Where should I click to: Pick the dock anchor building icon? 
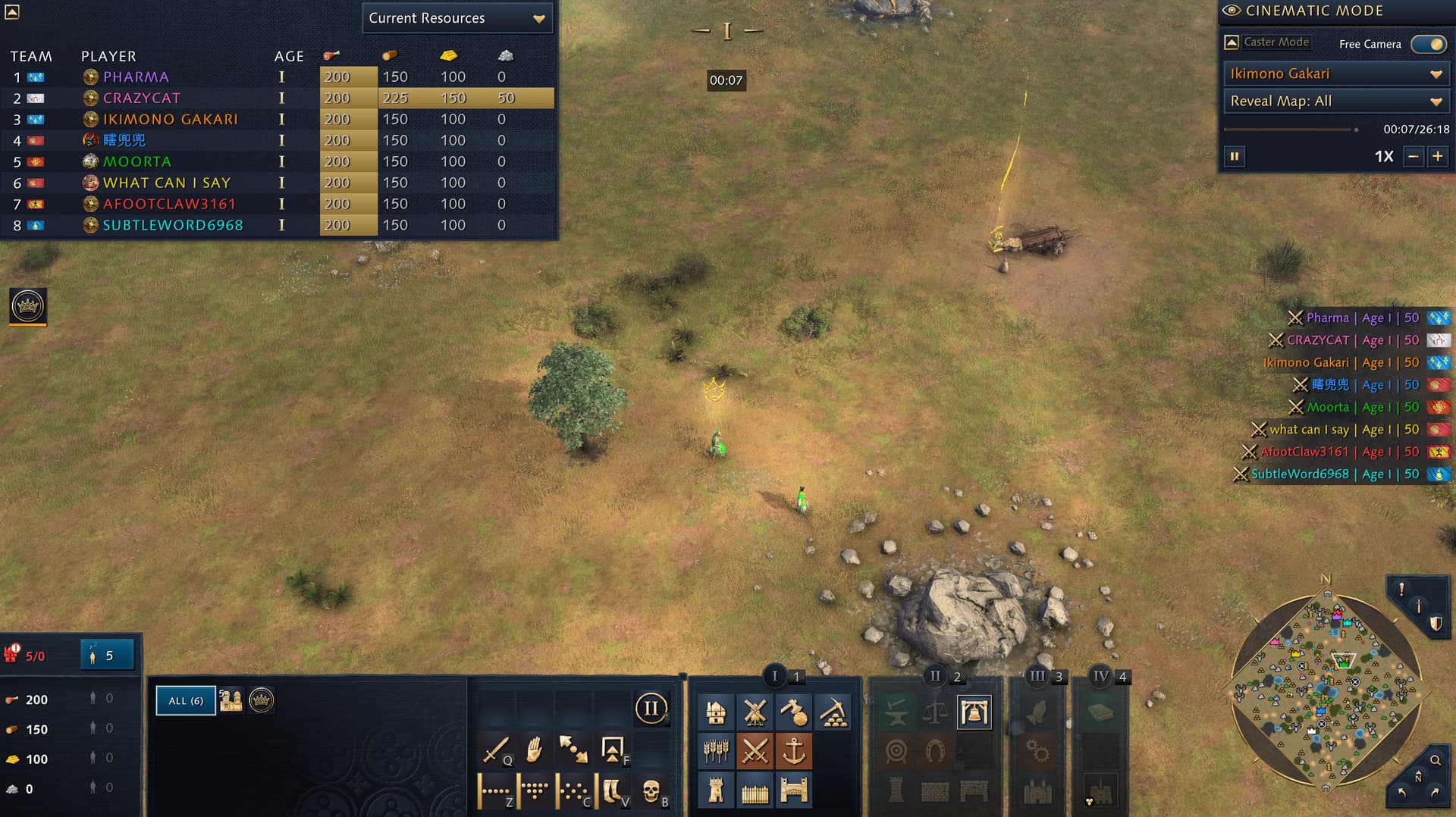click(793, 752)
